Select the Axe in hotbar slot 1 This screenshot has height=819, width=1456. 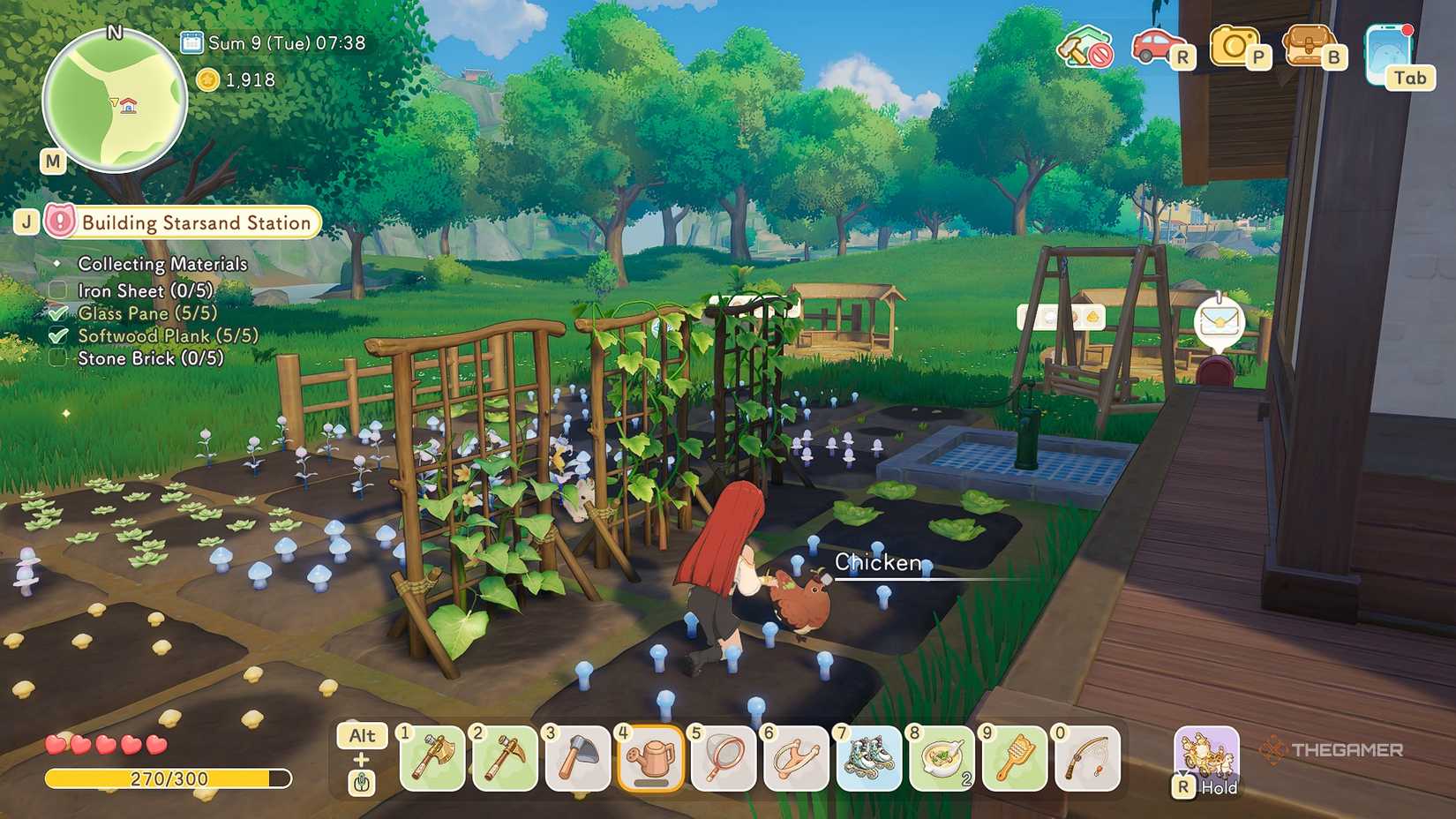[432, 759]
